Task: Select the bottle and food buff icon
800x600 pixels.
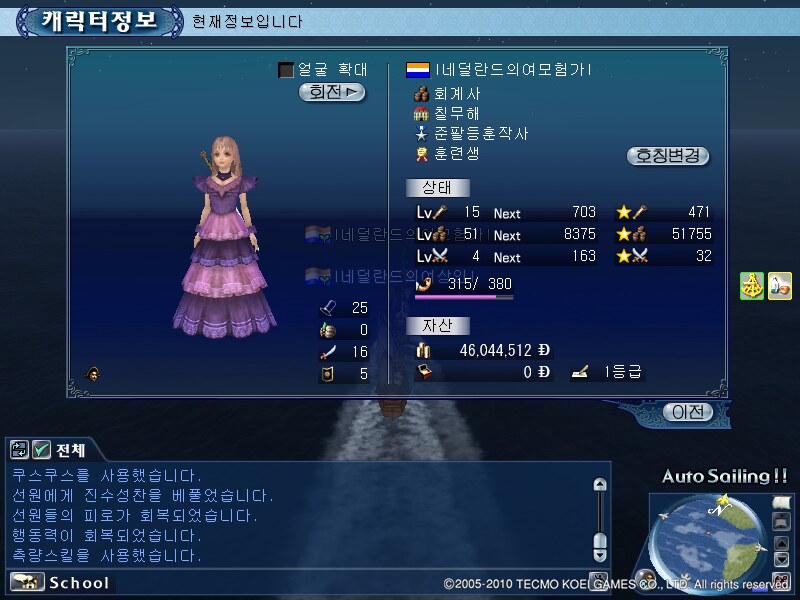Action: click(x=779, y=285)
